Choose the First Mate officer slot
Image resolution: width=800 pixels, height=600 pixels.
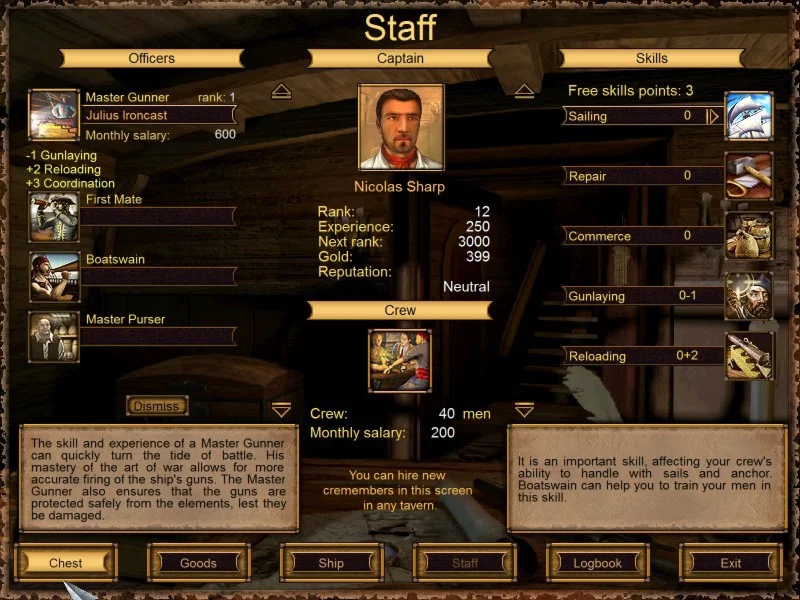click(x=54, y=216)
